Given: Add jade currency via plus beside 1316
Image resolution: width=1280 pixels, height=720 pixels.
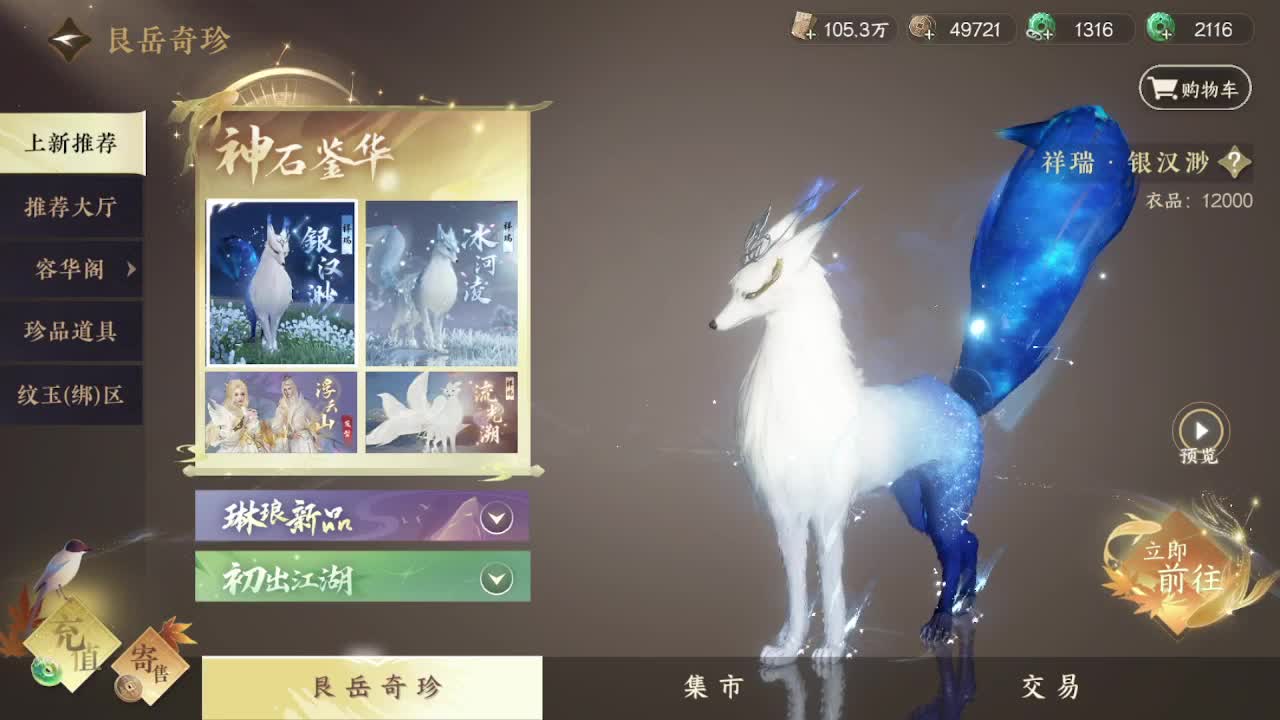Looking at the screenshot, I should [1047, 36].
